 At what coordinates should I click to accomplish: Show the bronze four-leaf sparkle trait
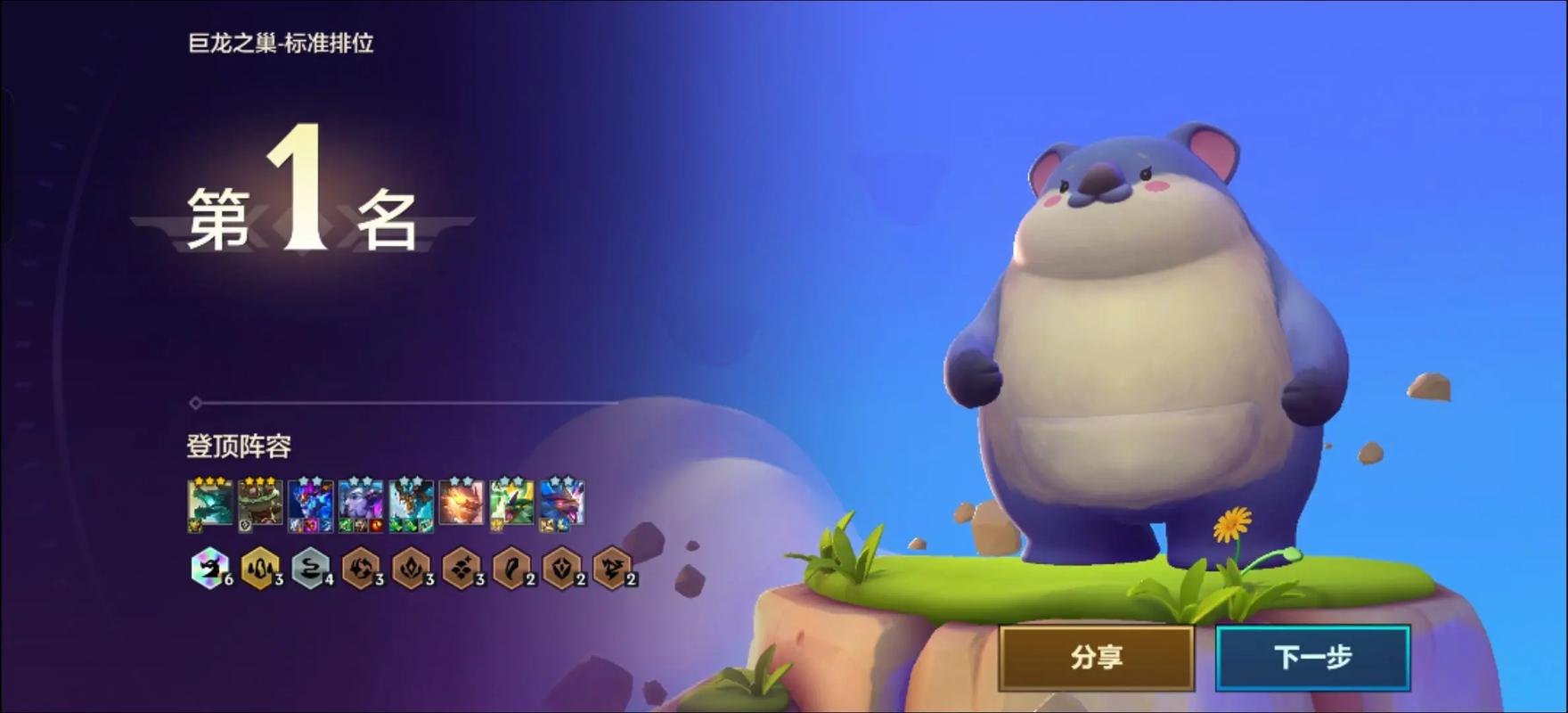(461, 568)
